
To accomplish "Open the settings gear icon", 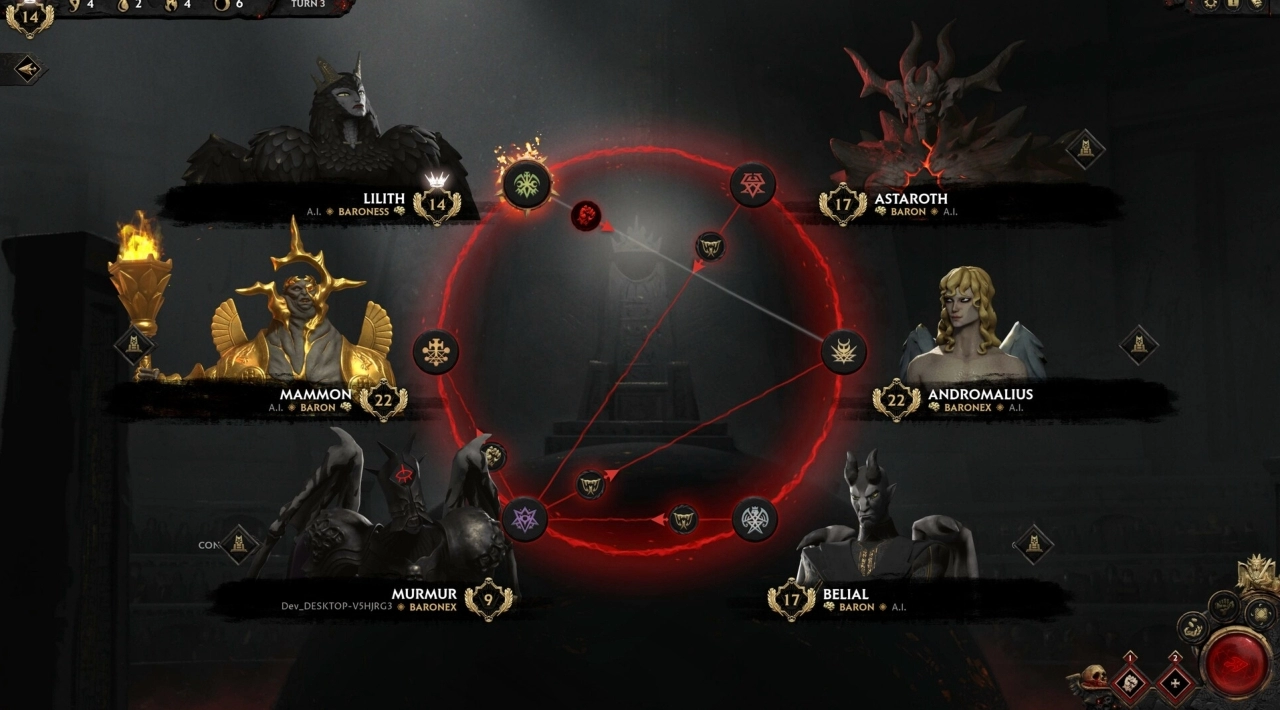I will point(1210,4).
